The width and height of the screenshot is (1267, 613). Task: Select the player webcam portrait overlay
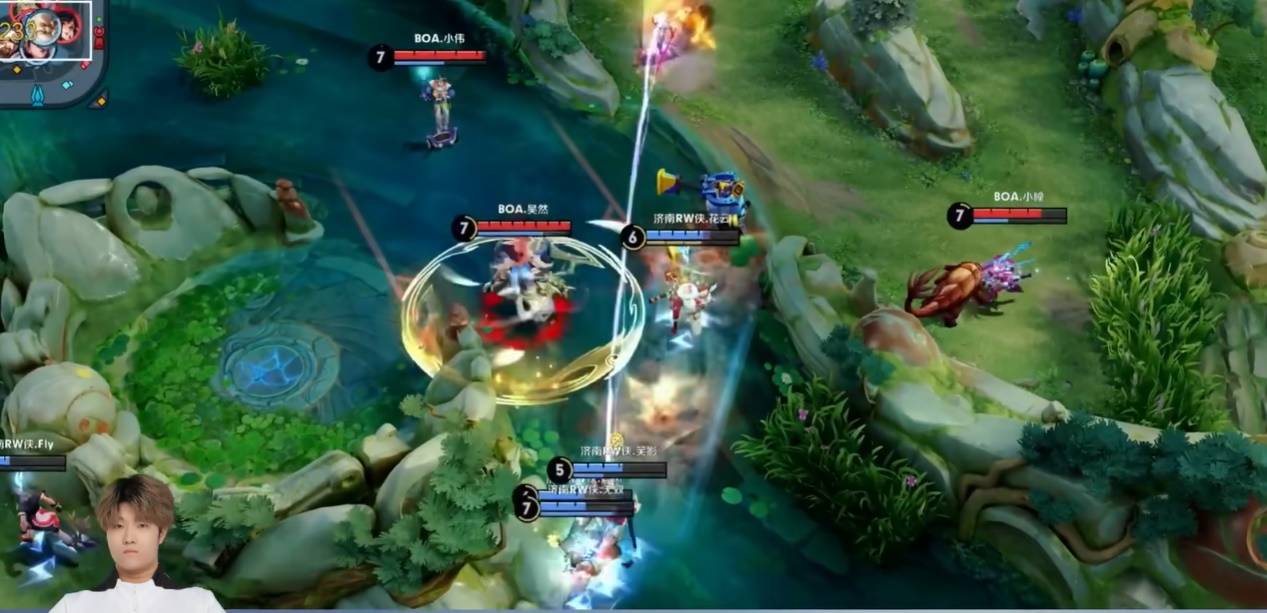136,544
